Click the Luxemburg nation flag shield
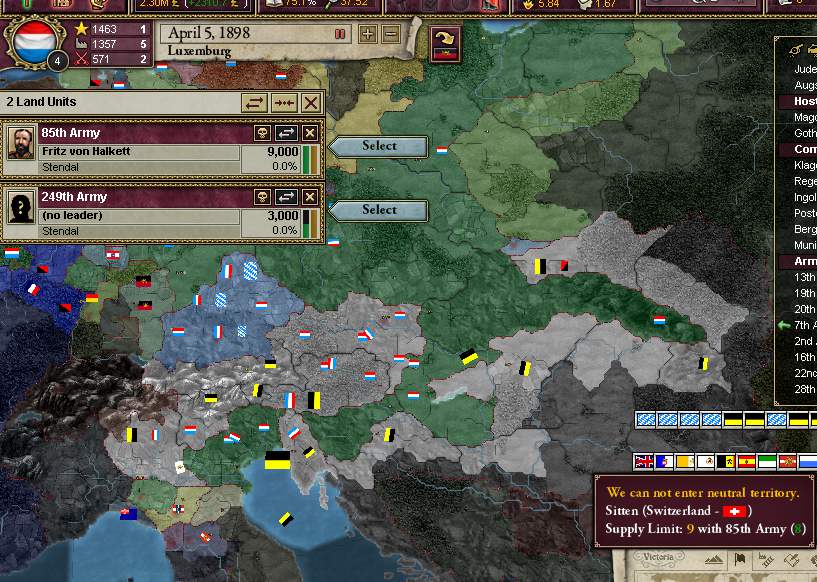The width and height of the screenshot is (817, 582). [x=31, y=40]
